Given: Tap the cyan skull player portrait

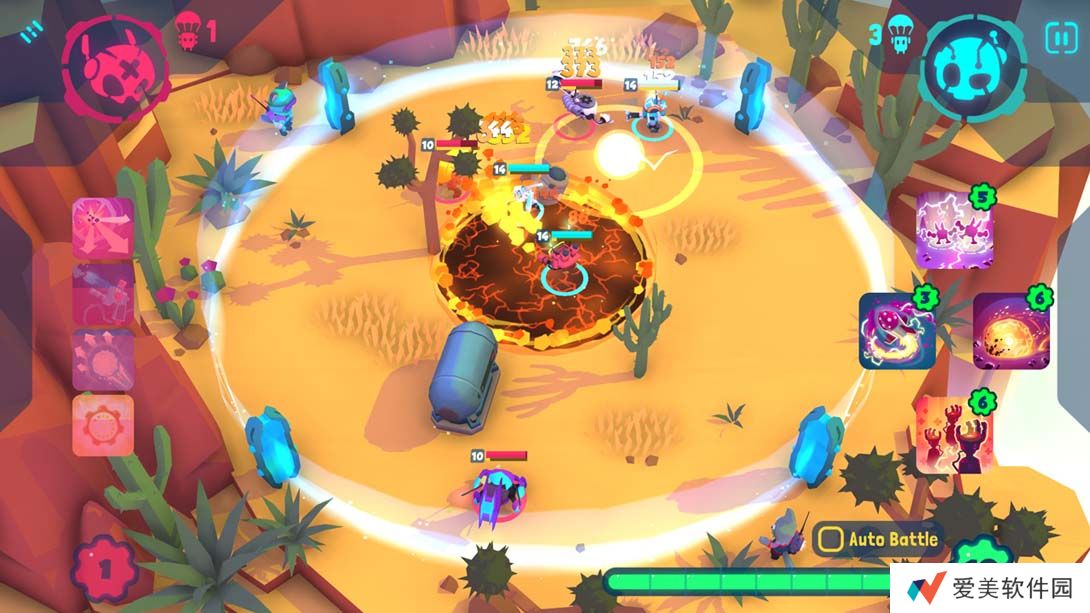Looking at the screenshot, I should (x=972, y=67).
